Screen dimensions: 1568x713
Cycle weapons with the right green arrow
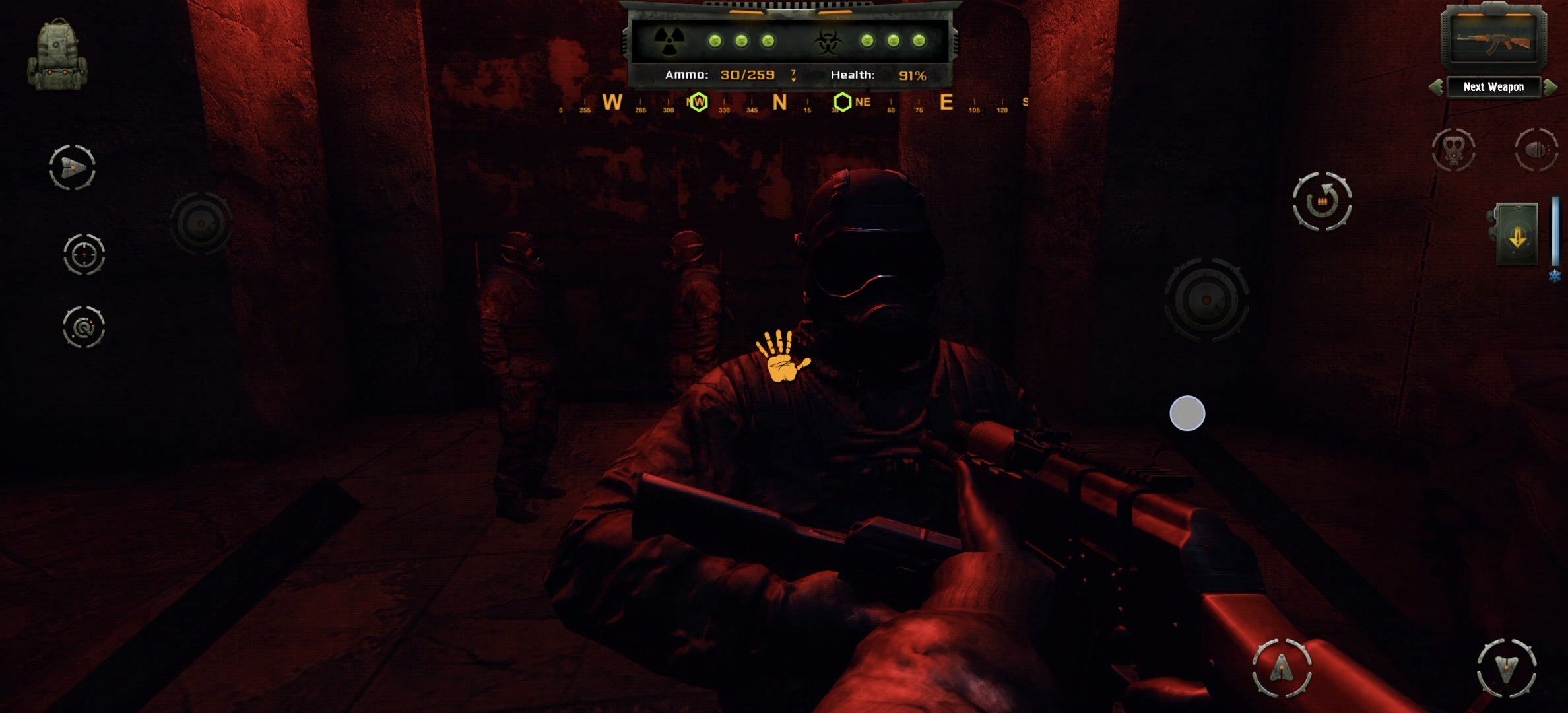pyautogui.click(x=1550, y=87)
